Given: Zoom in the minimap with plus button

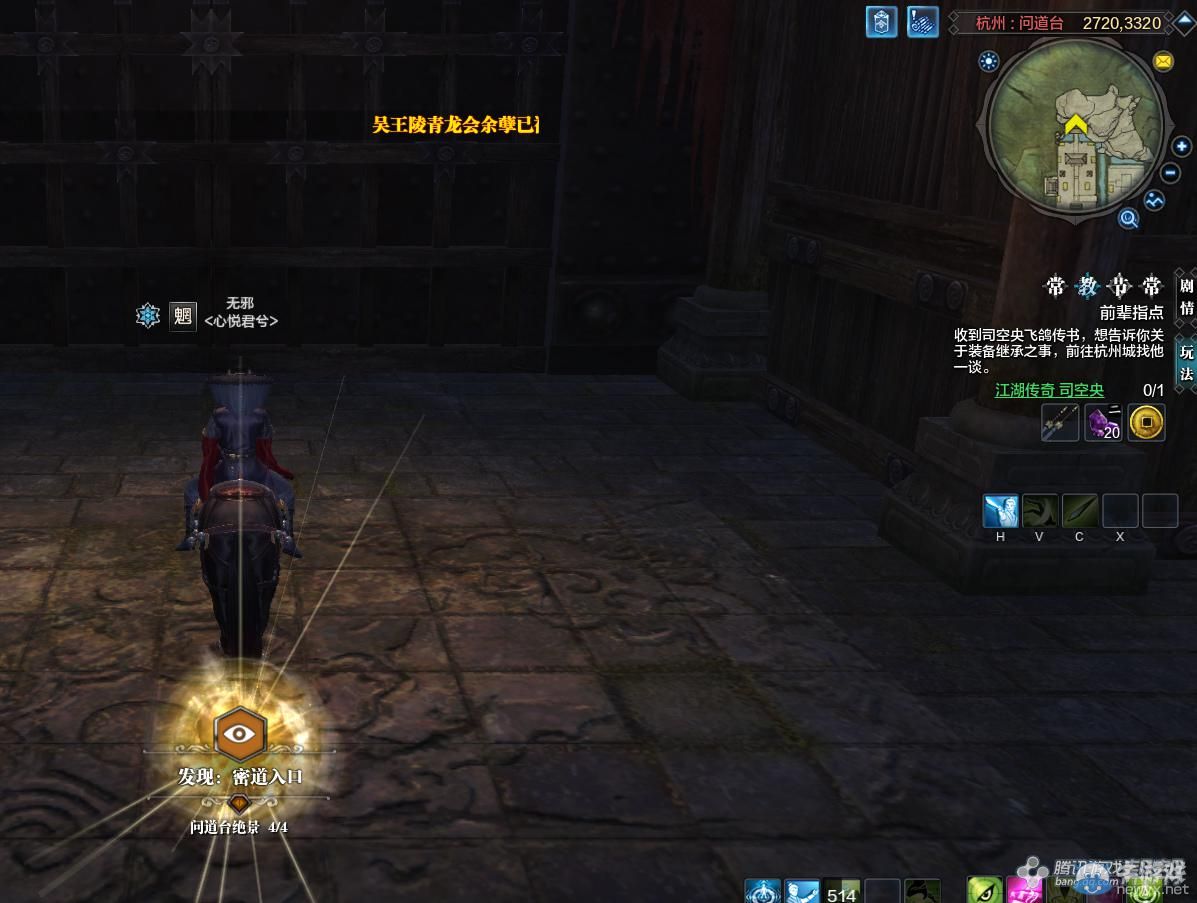Looking at the screenshot, I should click(1182, 147).
